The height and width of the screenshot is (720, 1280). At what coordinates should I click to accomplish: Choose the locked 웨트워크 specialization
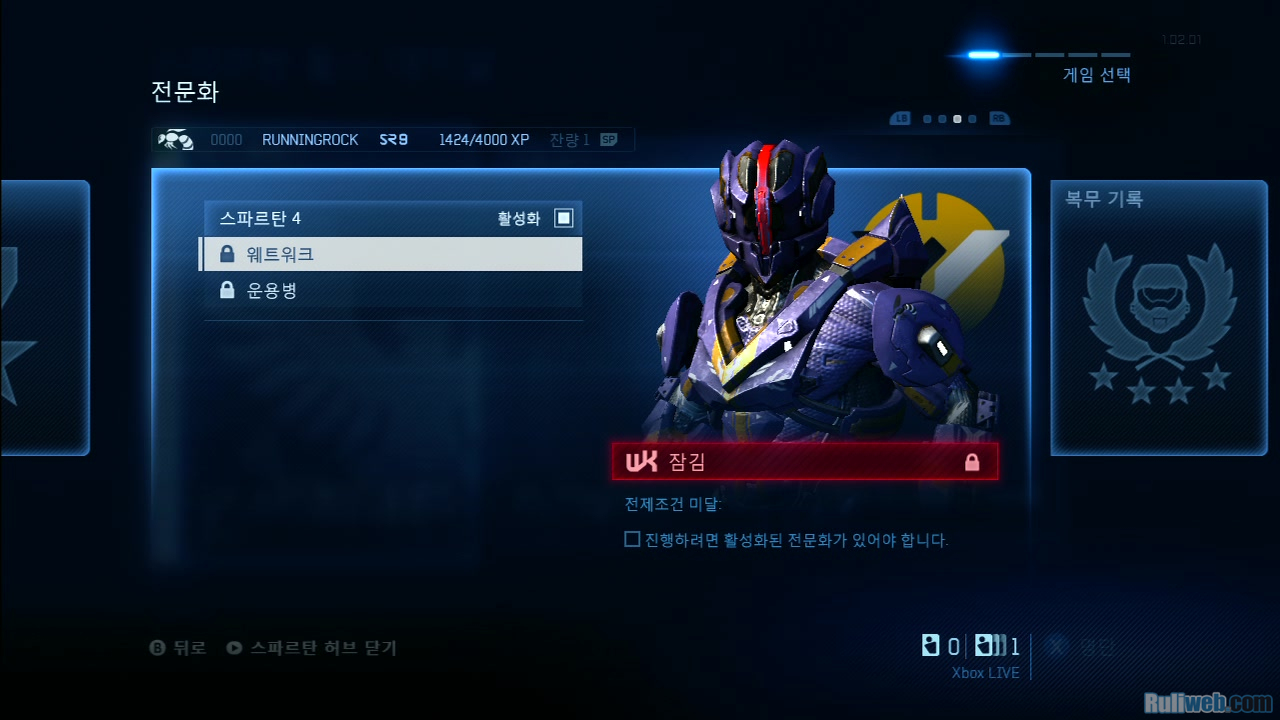390,254
